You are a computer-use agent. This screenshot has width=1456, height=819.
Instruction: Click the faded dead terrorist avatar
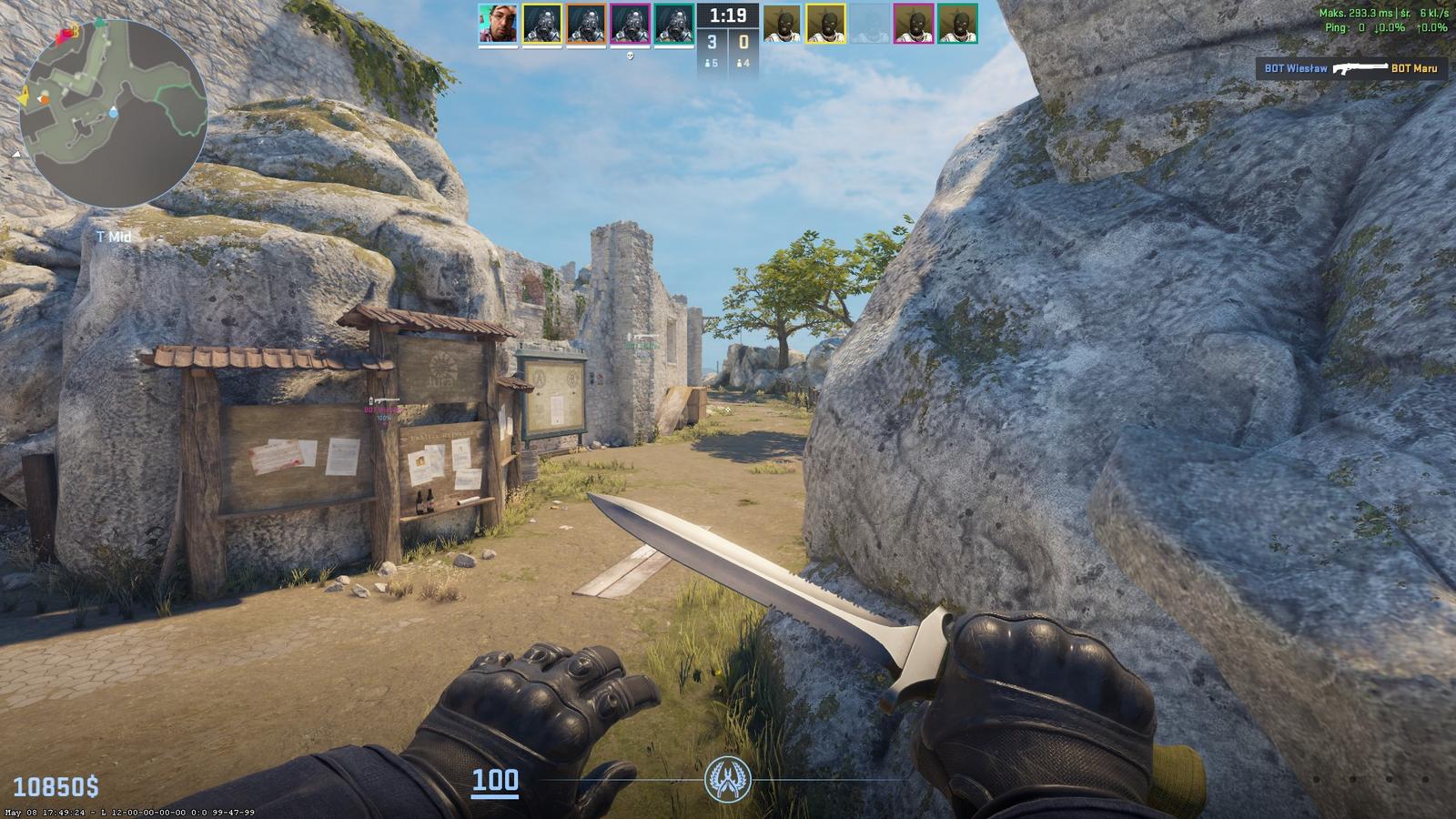(870, 24)
